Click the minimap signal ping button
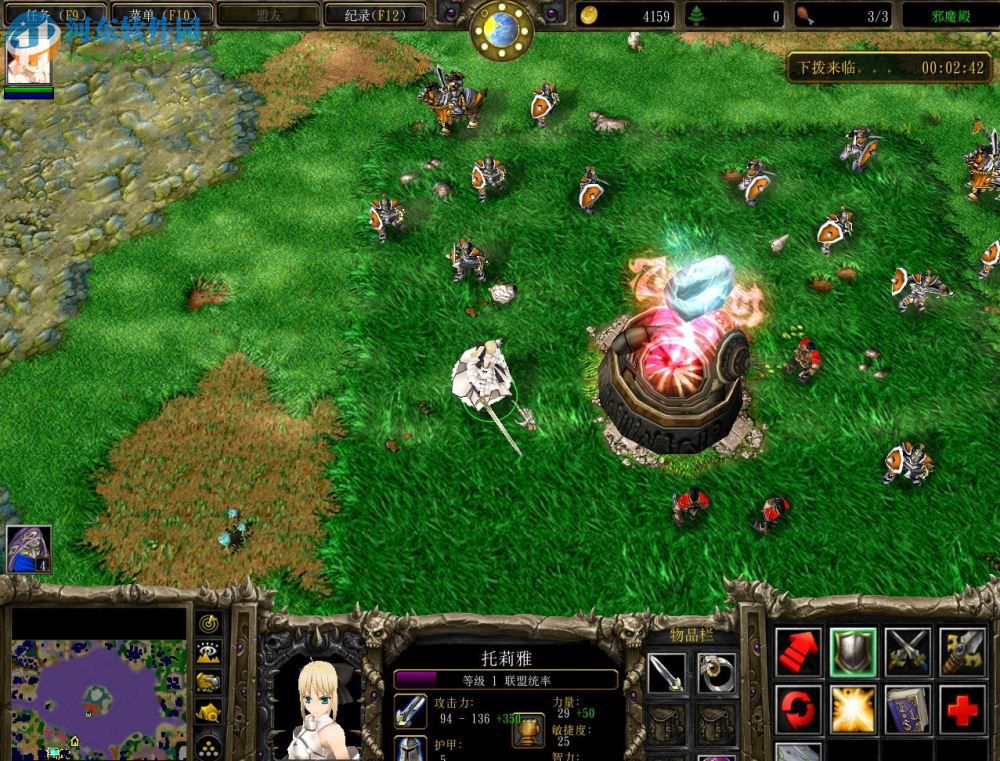 [x=208, y=623]
